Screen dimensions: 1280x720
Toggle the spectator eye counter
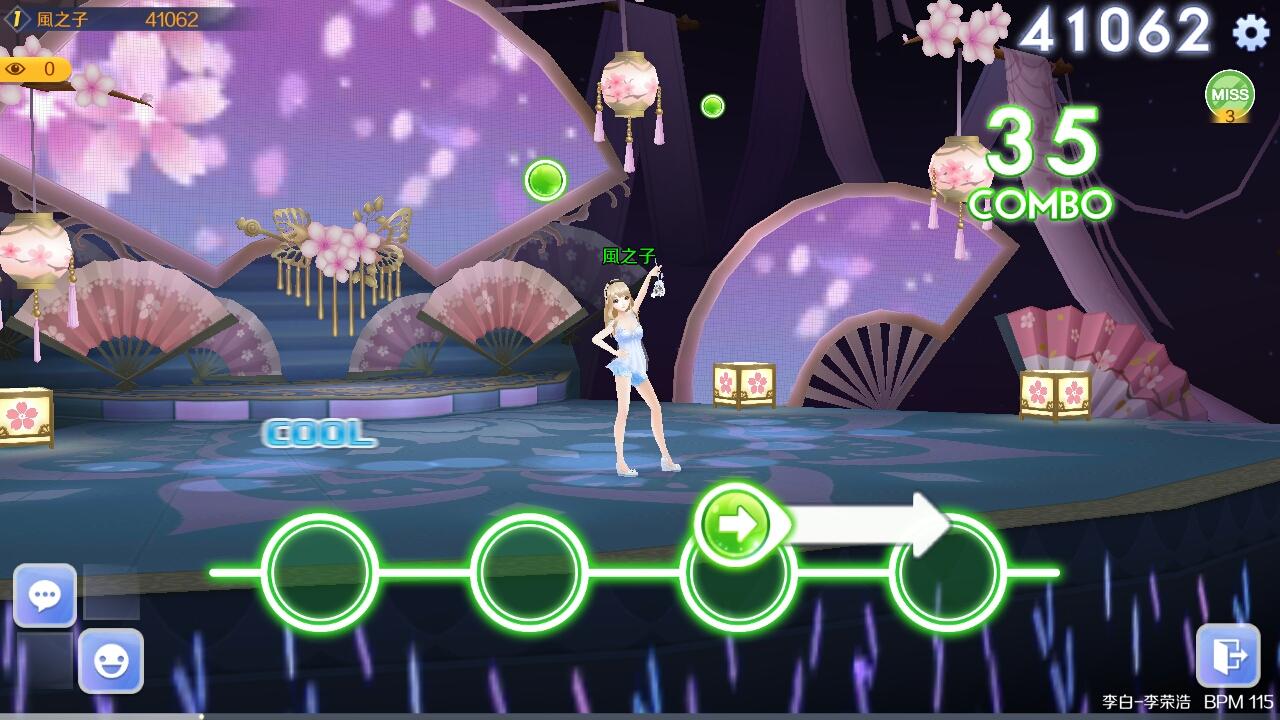tap(36, 70)
